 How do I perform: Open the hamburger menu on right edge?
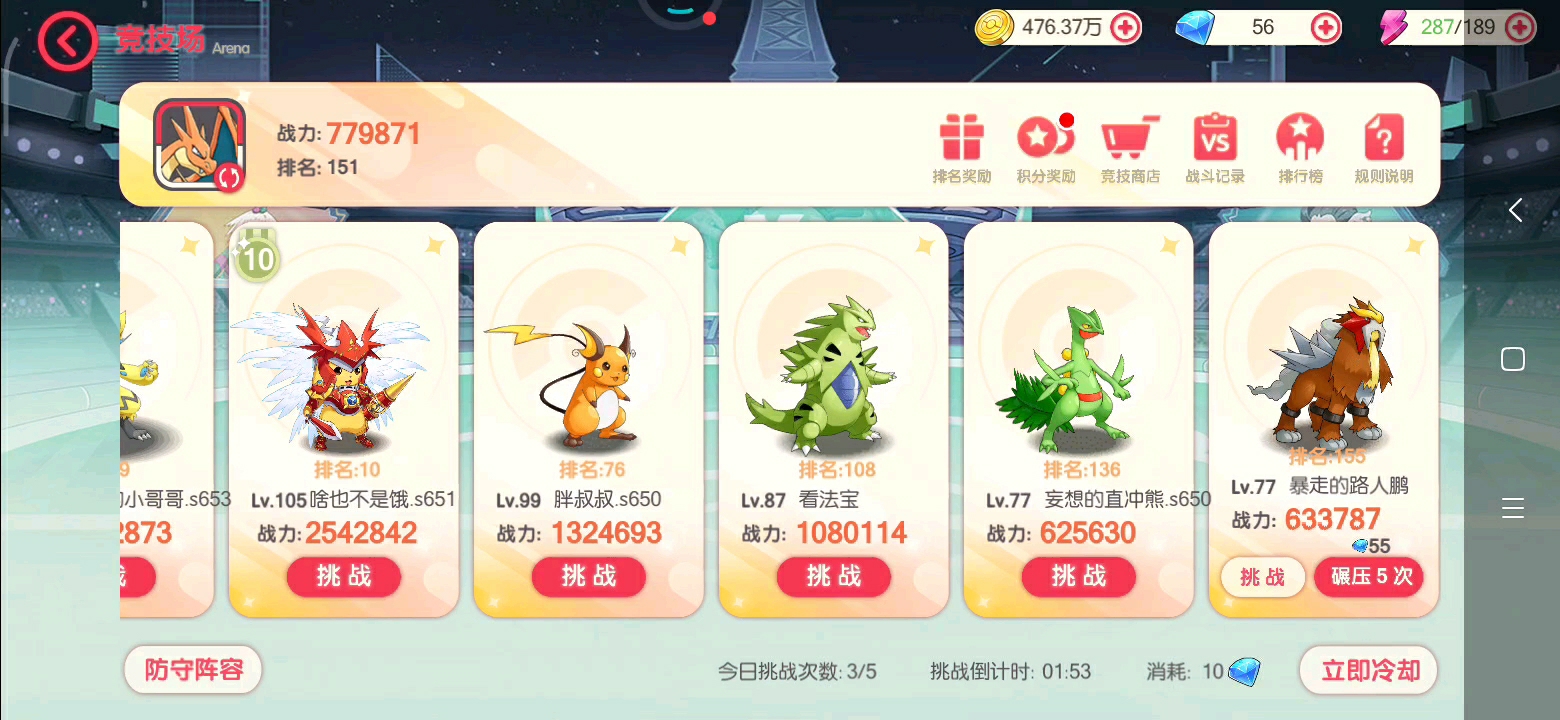(x=1513, y=507)
